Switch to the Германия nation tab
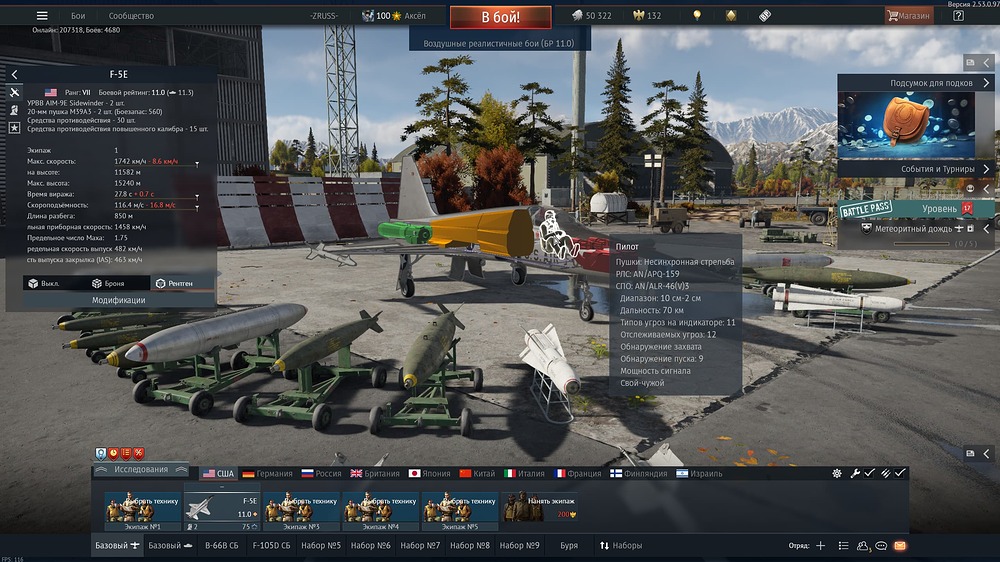The width and height of the screenshot is (1000, 562). 267,473
